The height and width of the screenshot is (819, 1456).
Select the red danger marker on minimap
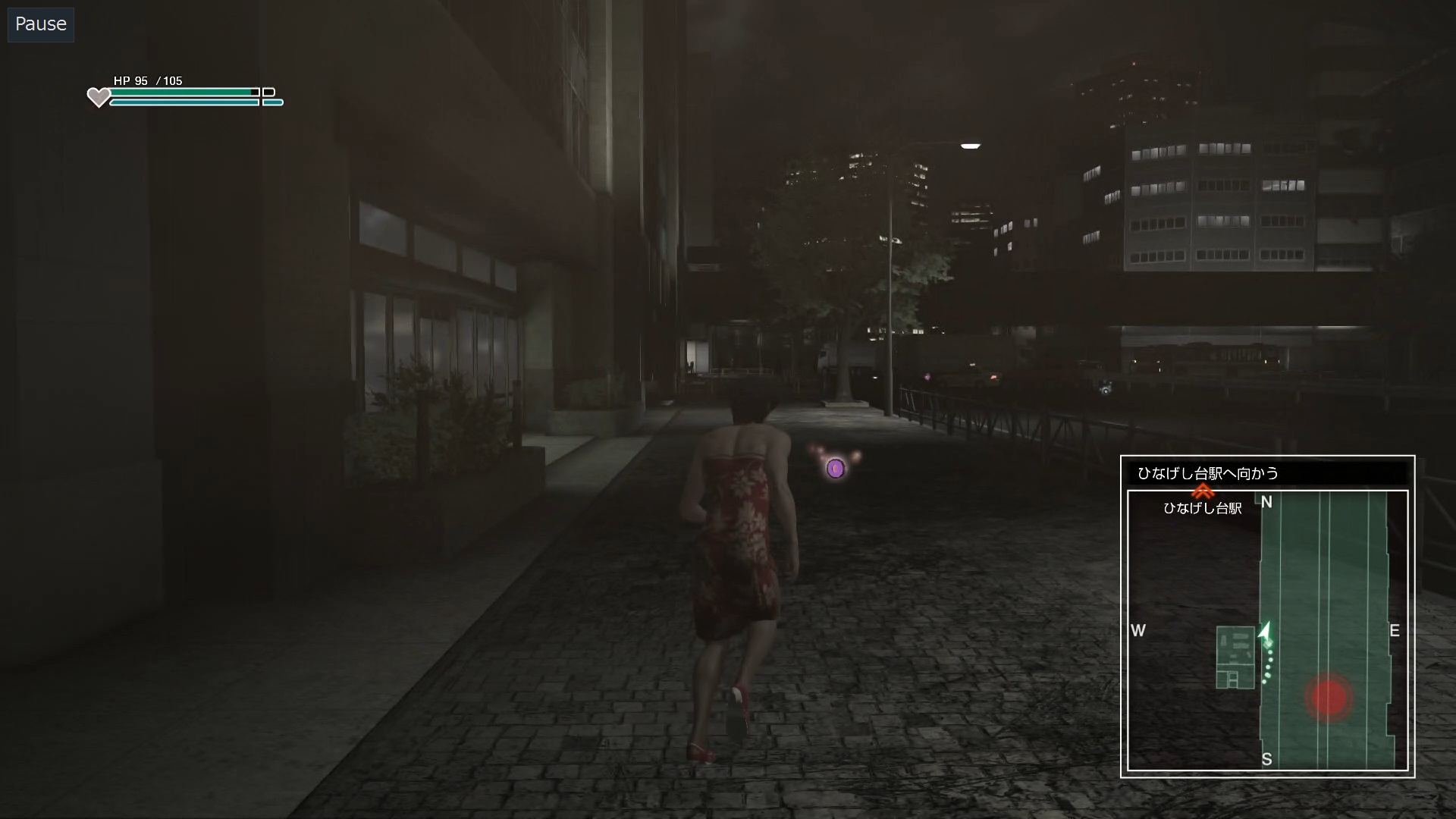pos(1329,697)
